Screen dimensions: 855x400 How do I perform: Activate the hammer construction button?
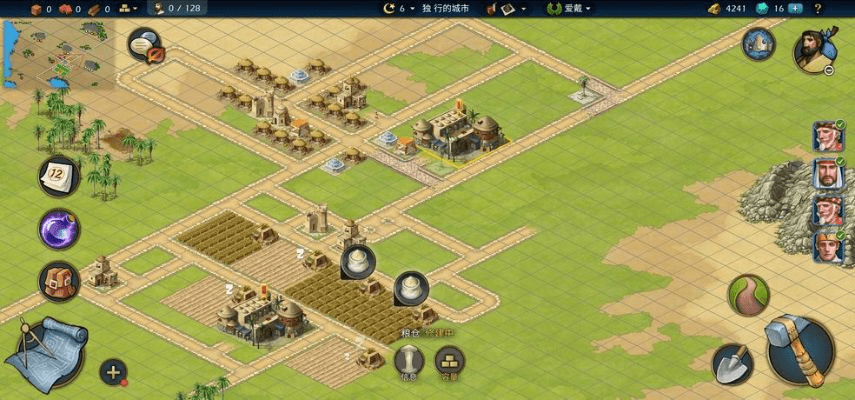tap(800, 350)
